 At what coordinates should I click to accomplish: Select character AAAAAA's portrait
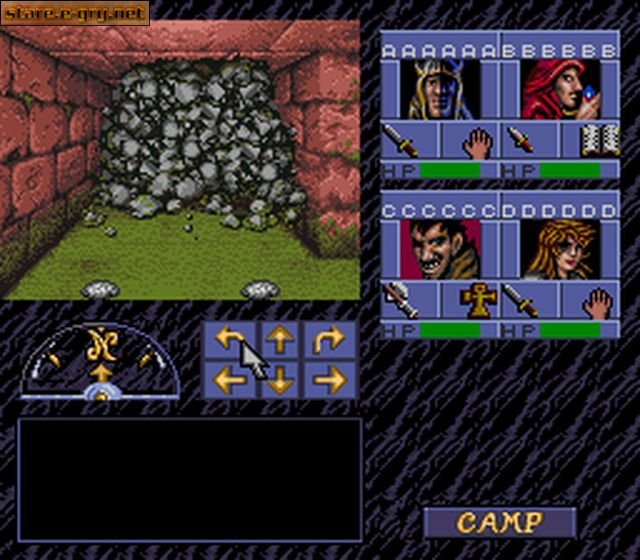click(x=440, y=90)
